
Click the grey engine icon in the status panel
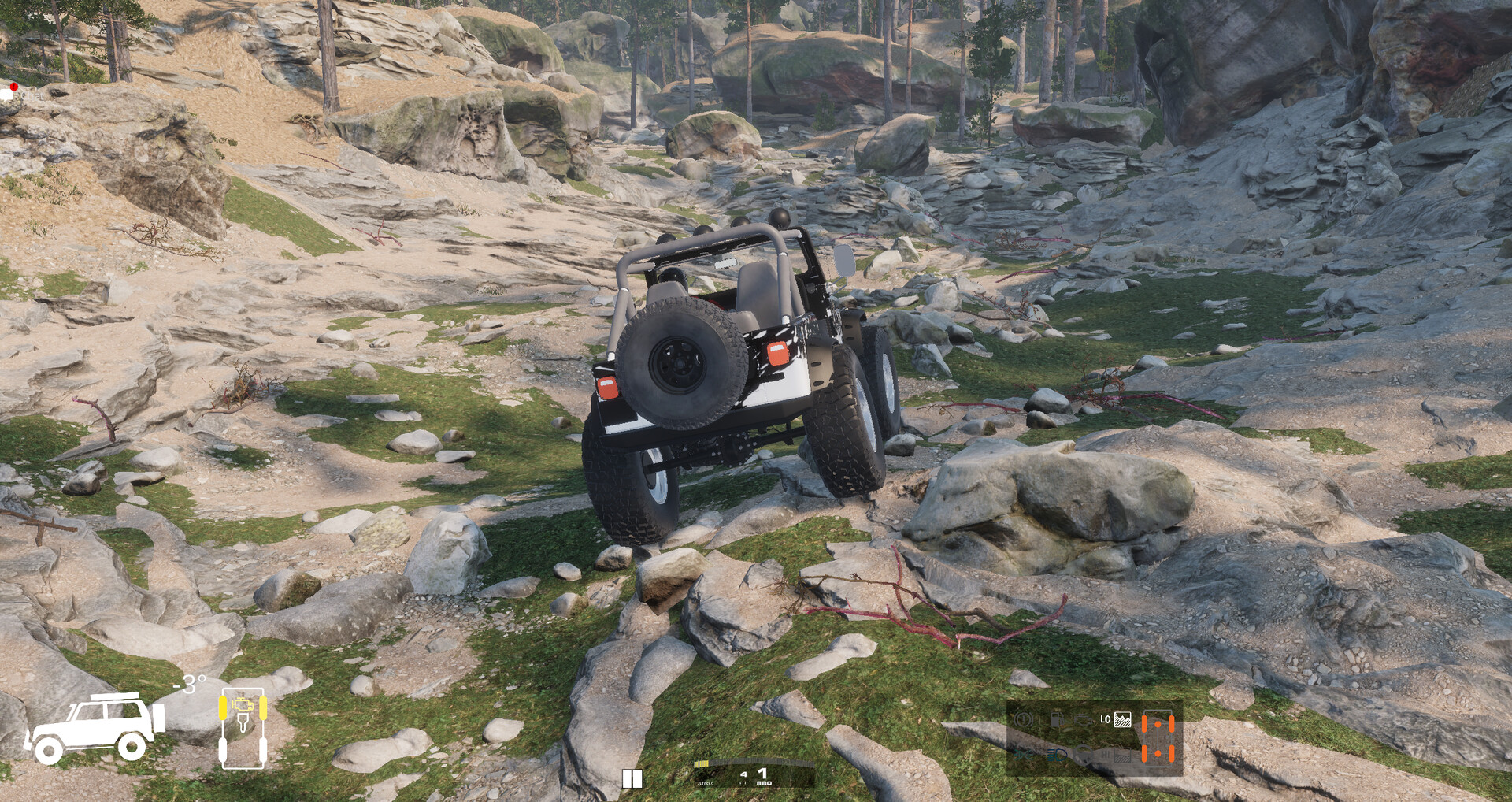coord(1083,721)
